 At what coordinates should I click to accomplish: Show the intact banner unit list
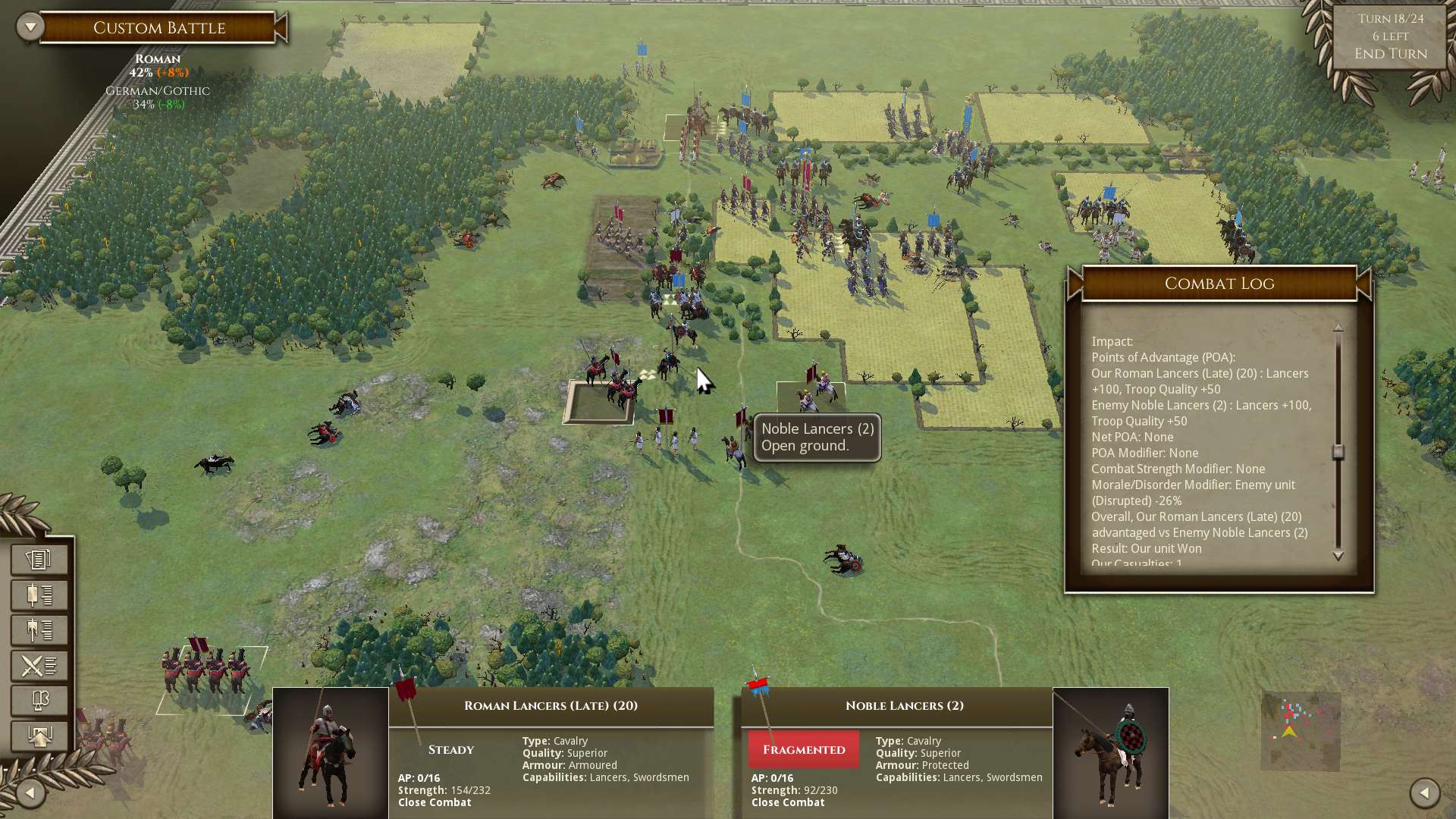click(x=39, y=595)
